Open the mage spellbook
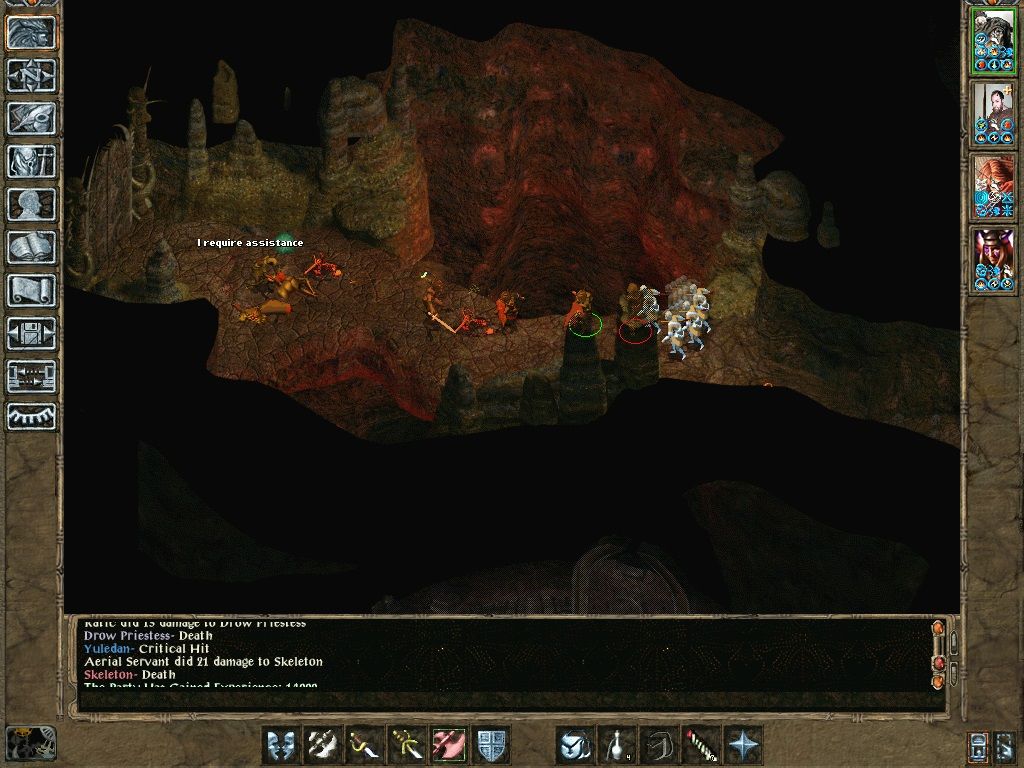The height and width of the screenshot is (768, 1024). (x=31, y=247)
